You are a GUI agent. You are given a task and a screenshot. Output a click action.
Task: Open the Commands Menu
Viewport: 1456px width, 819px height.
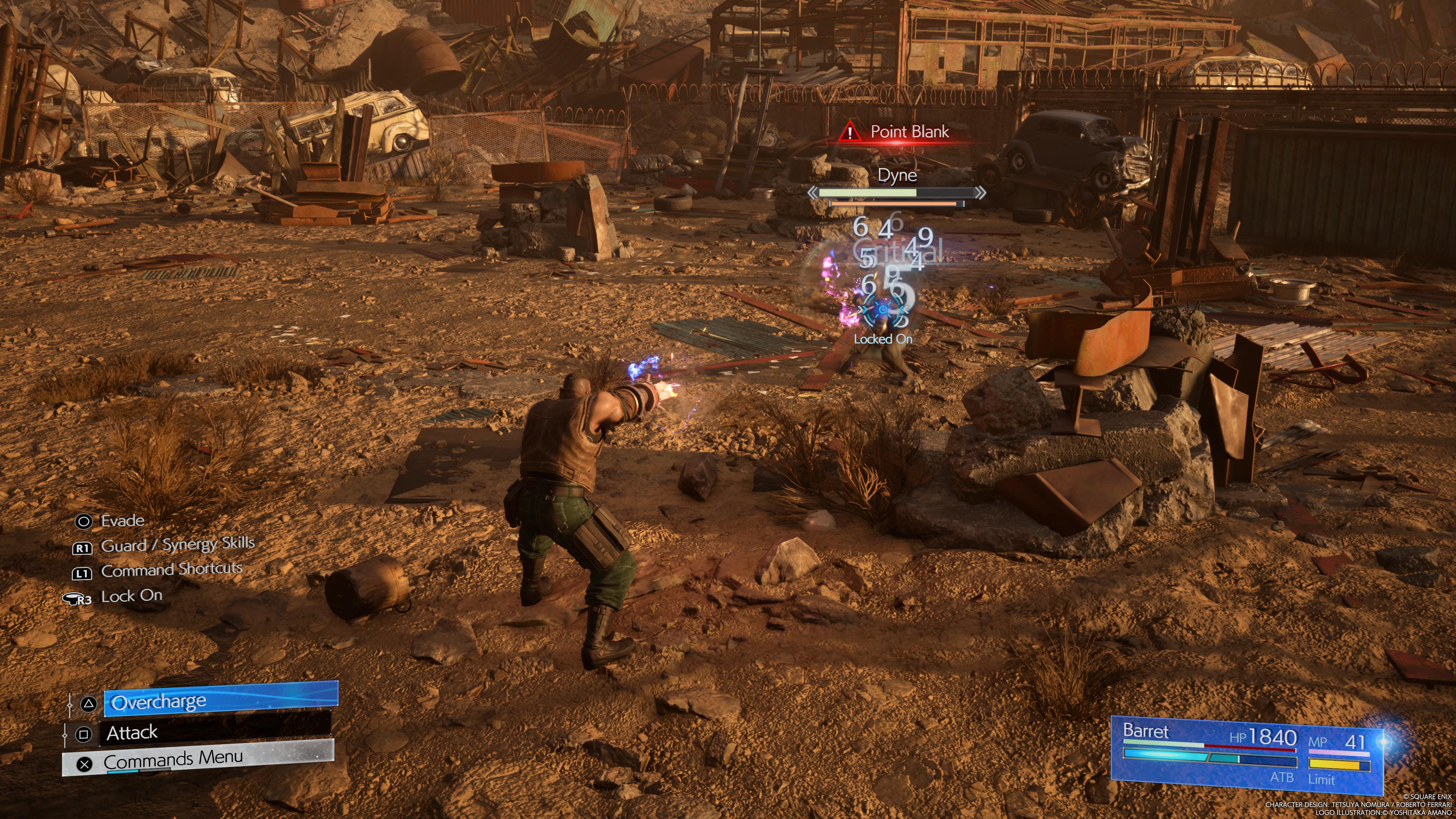[198, 758]
